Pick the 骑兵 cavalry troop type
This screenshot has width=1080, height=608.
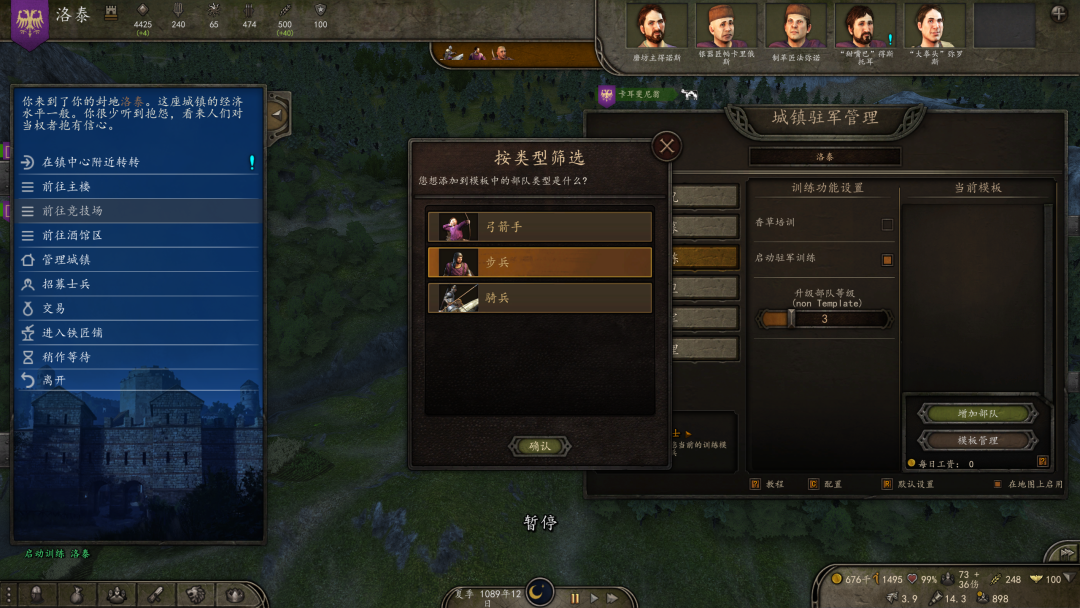click(540, 298)
